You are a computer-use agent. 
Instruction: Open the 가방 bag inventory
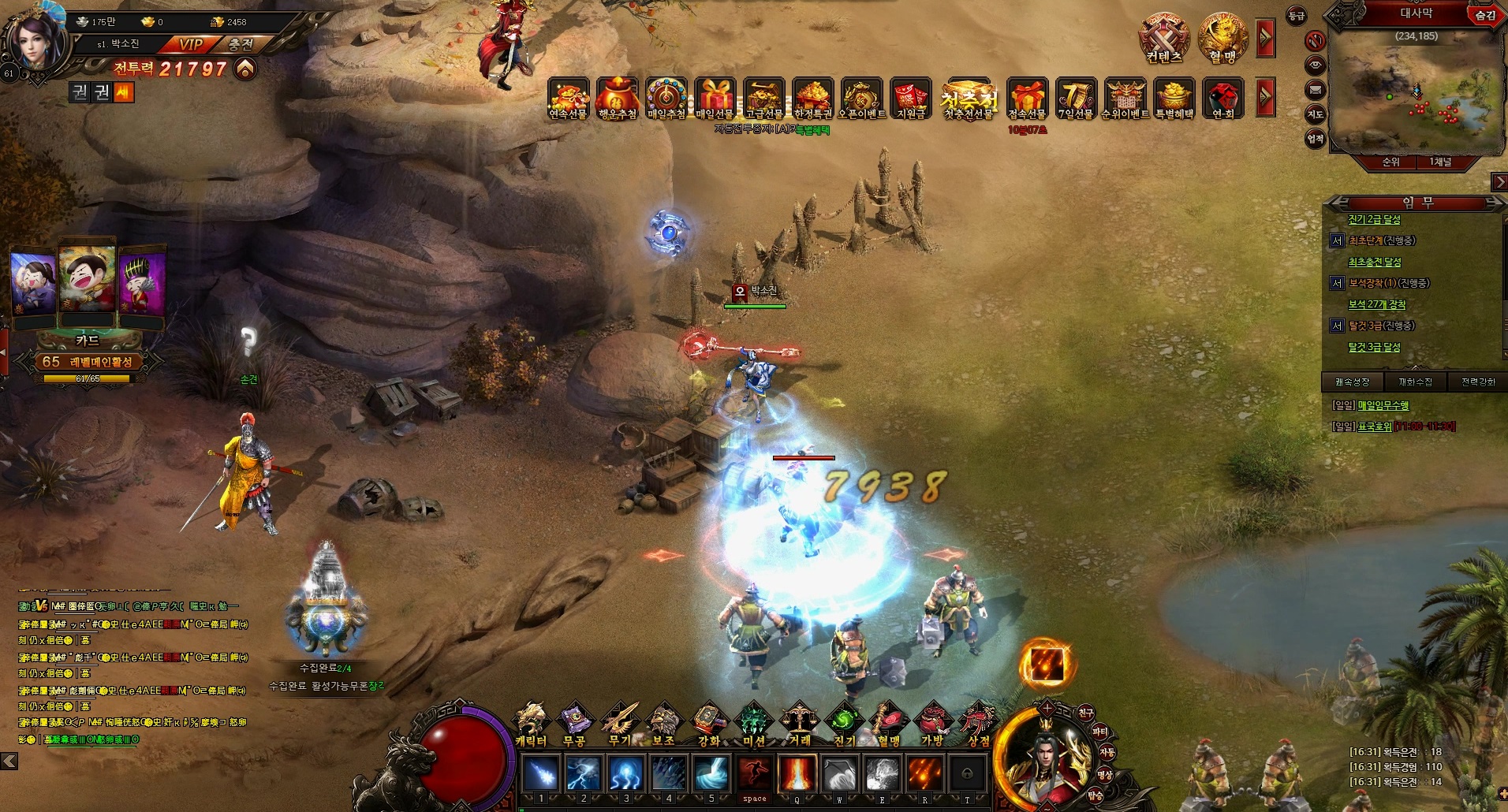[933, 724]
